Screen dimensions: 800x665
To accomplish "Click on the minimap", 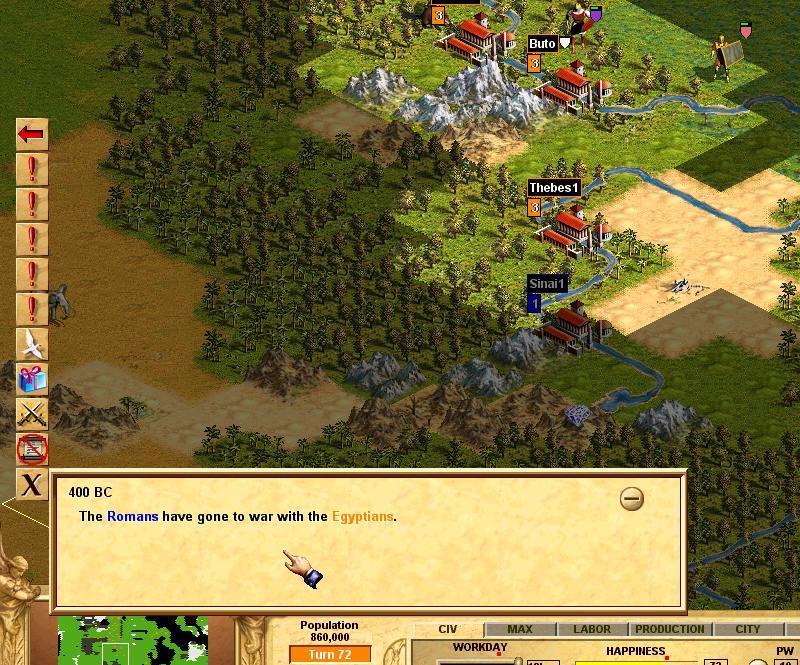I will click(132, 642).
